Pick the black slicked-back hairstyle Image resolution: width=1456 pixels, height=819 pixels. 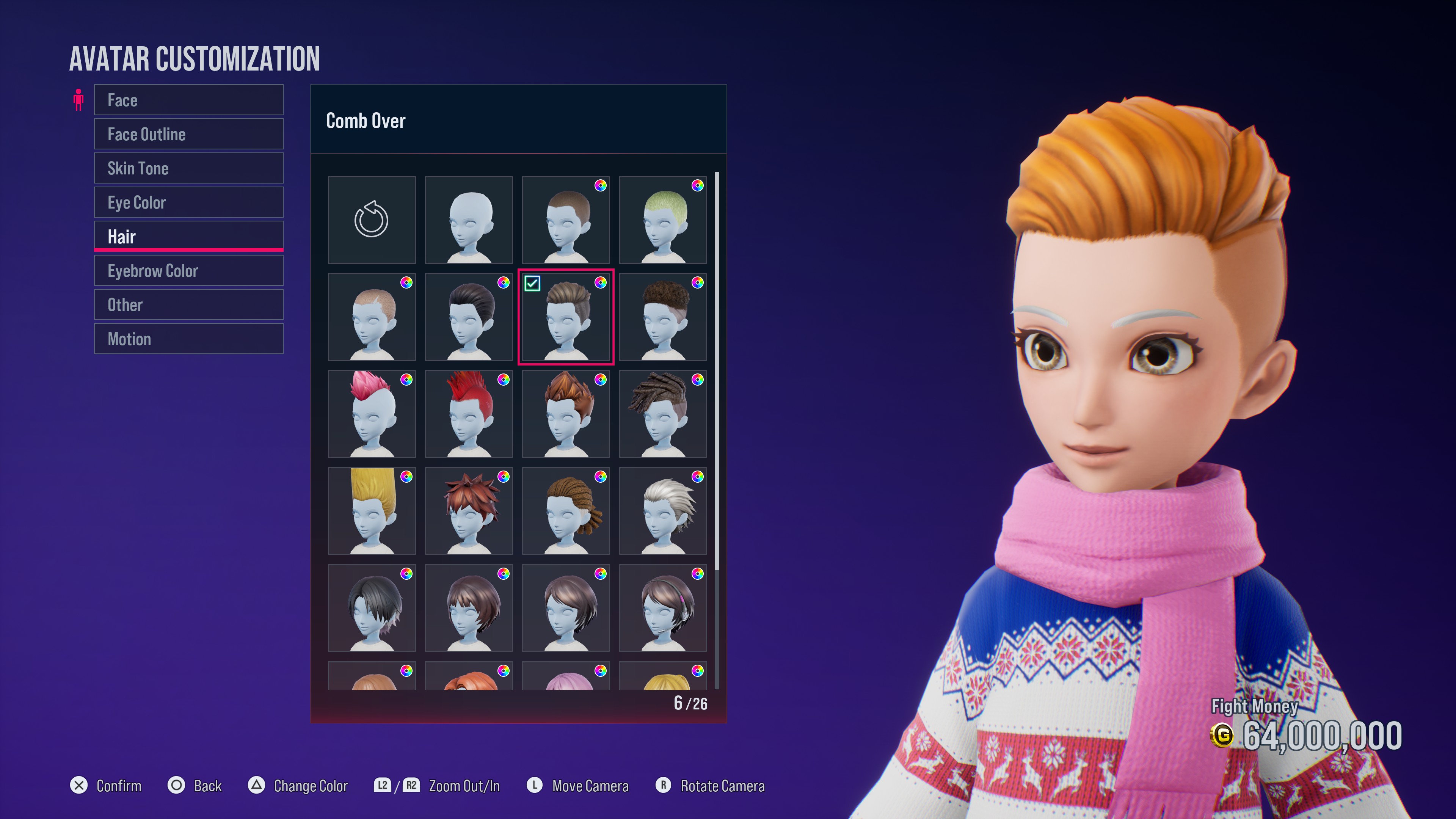coord(469,317)
